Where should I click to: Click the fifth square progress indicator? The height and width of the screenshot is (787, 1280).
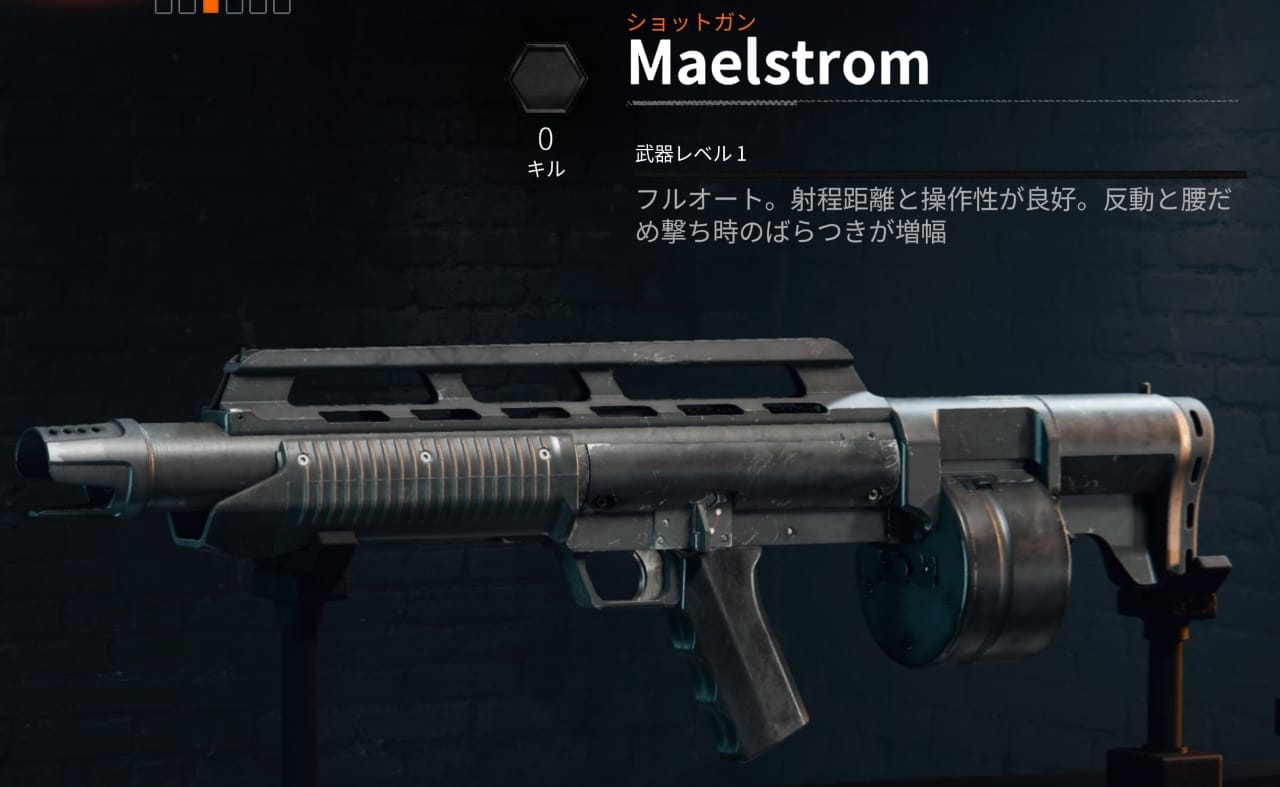point(258,8)
